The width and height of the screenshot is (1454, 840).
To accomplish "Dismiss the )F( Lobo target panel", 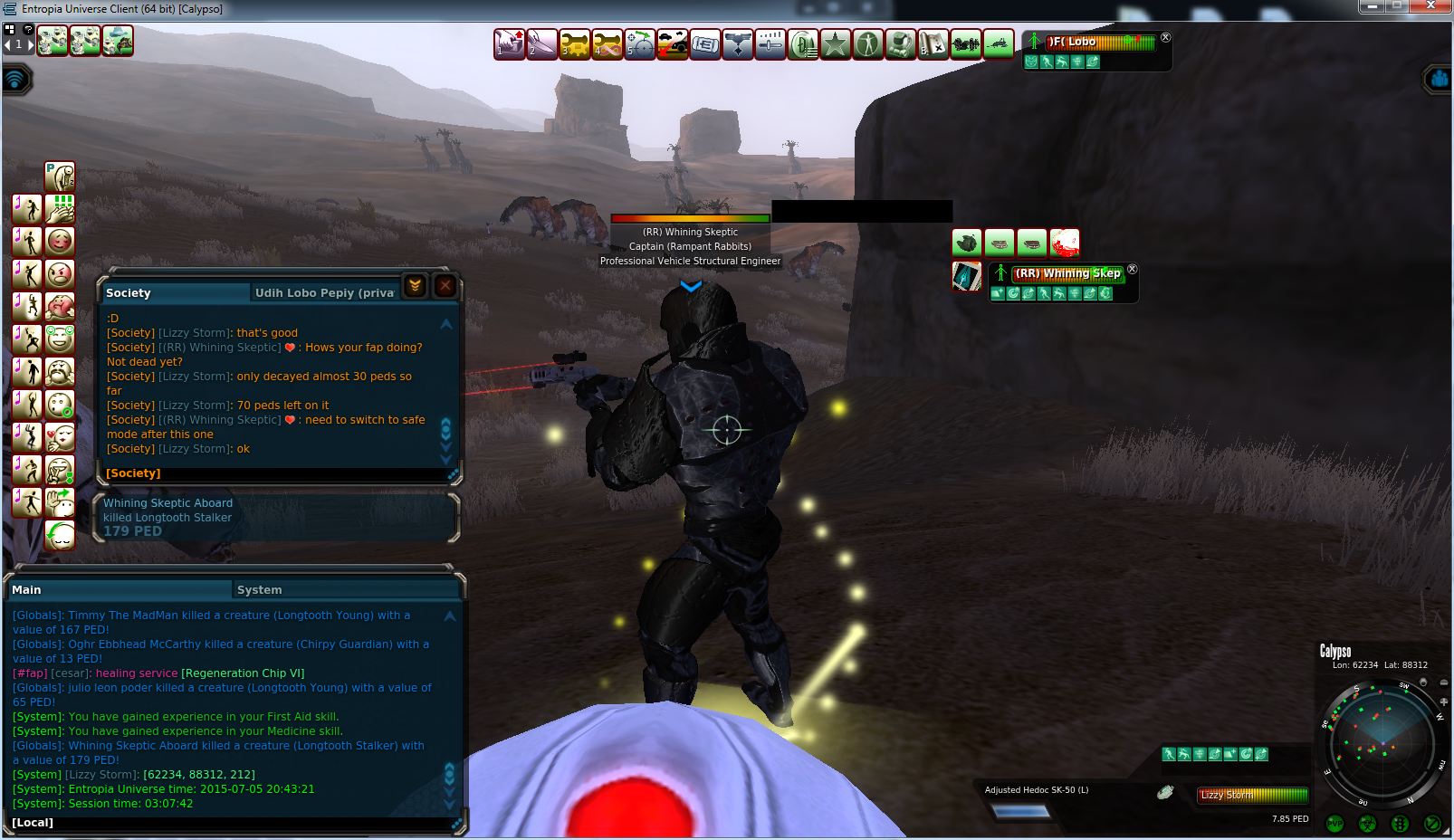I will point(1166,38).
